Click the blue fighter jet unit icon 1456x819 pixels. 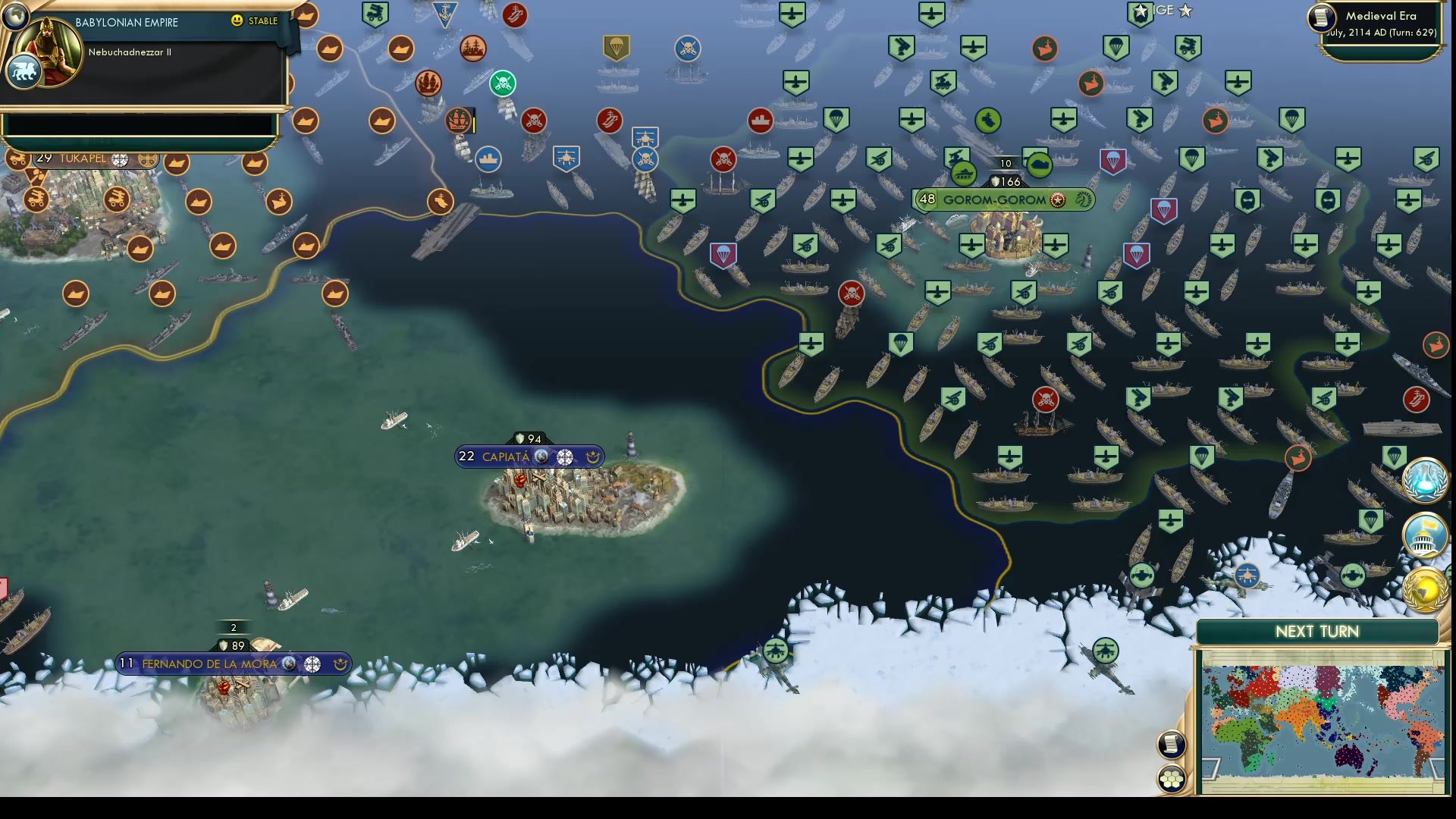point(566,157)
